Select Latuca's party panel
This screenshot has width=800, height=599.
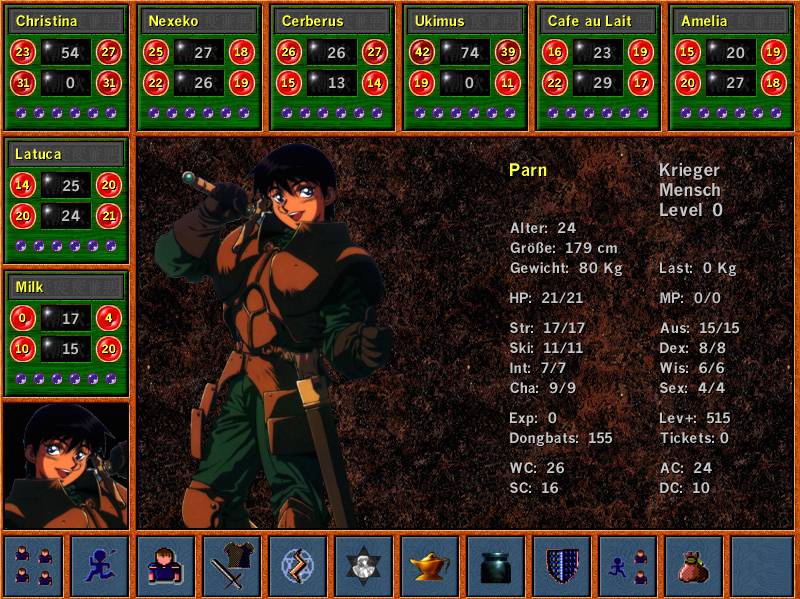coord(66,154)
